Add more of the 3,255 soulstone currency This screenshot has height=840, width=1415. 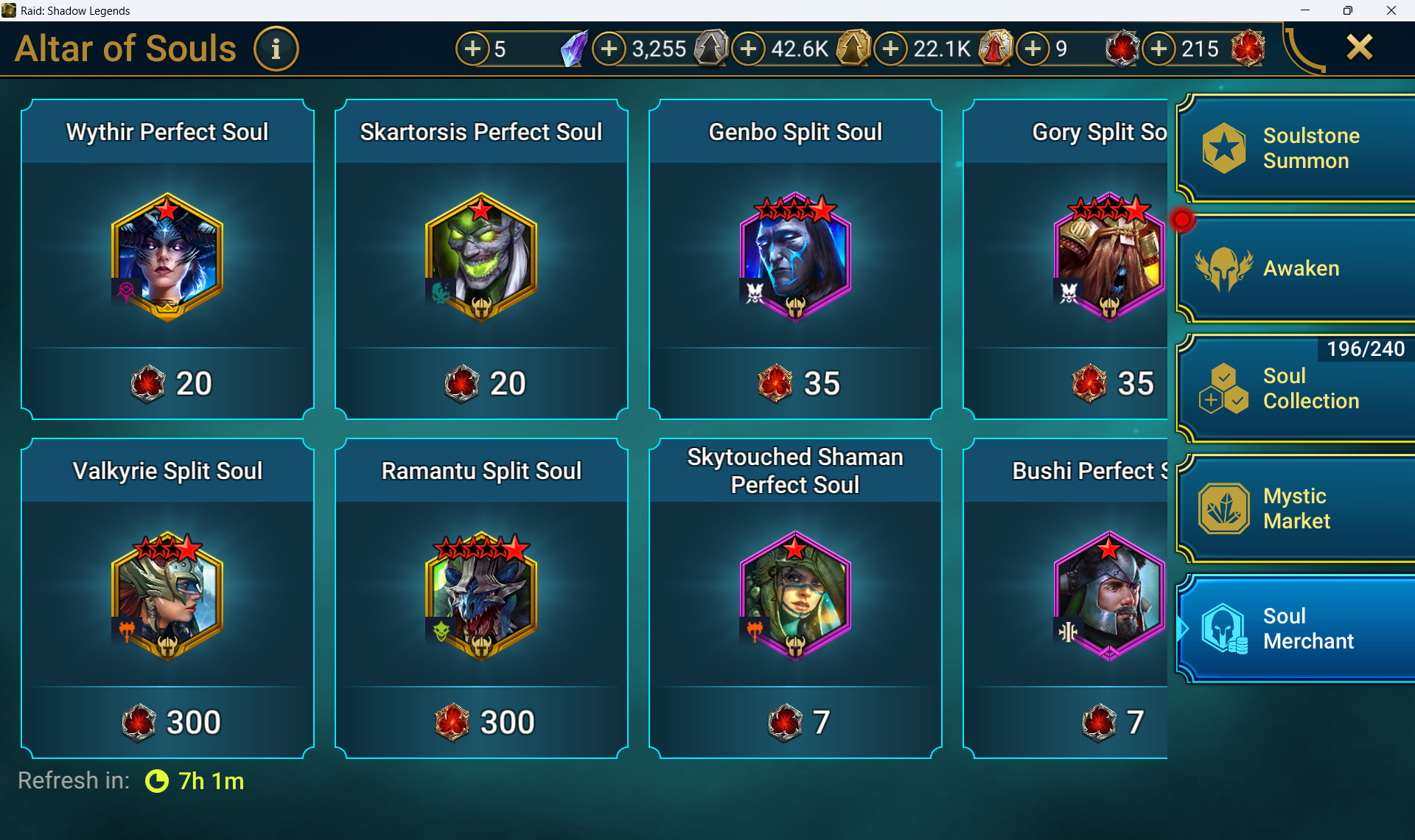609,49
